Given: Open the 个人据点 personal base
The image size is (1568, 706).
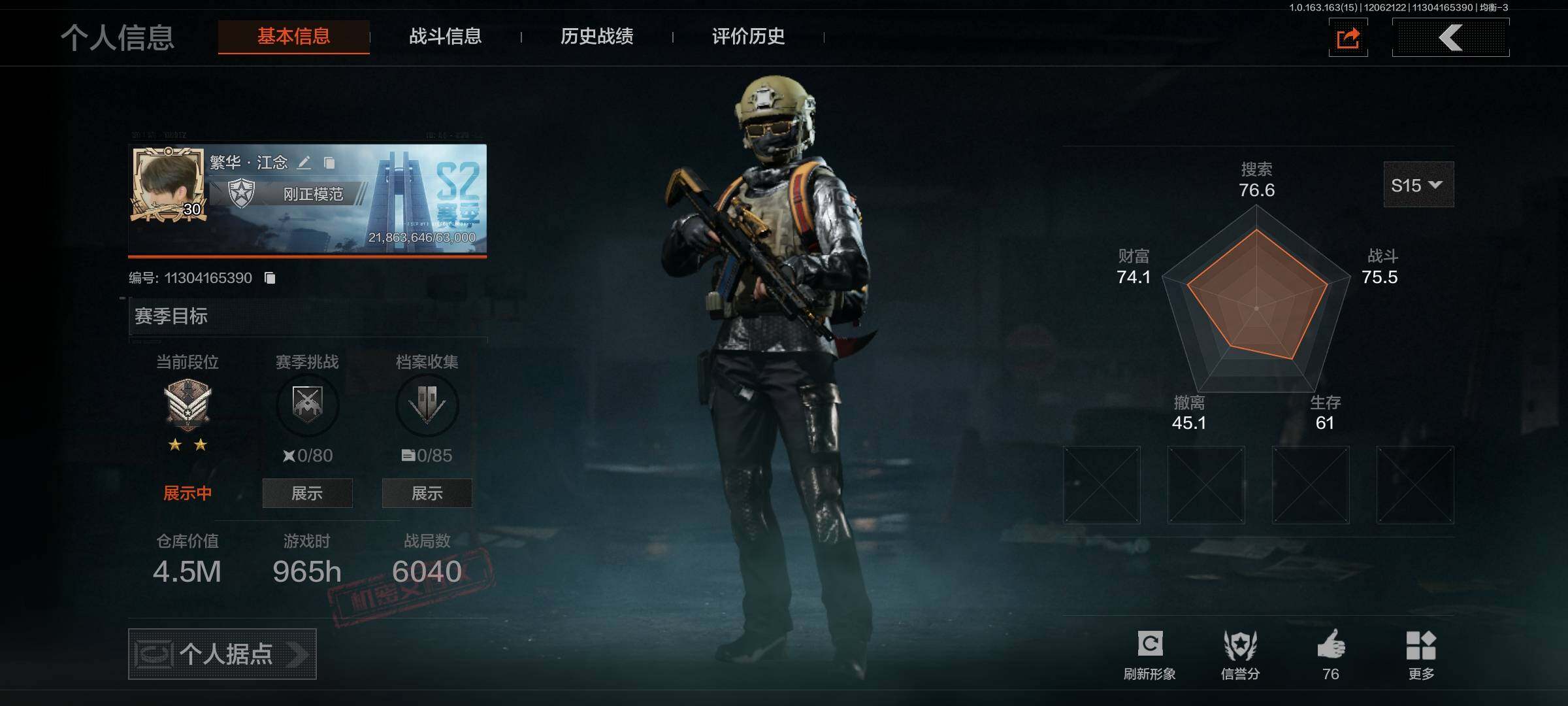Looking at the screenshot, I should coord(222,654).
